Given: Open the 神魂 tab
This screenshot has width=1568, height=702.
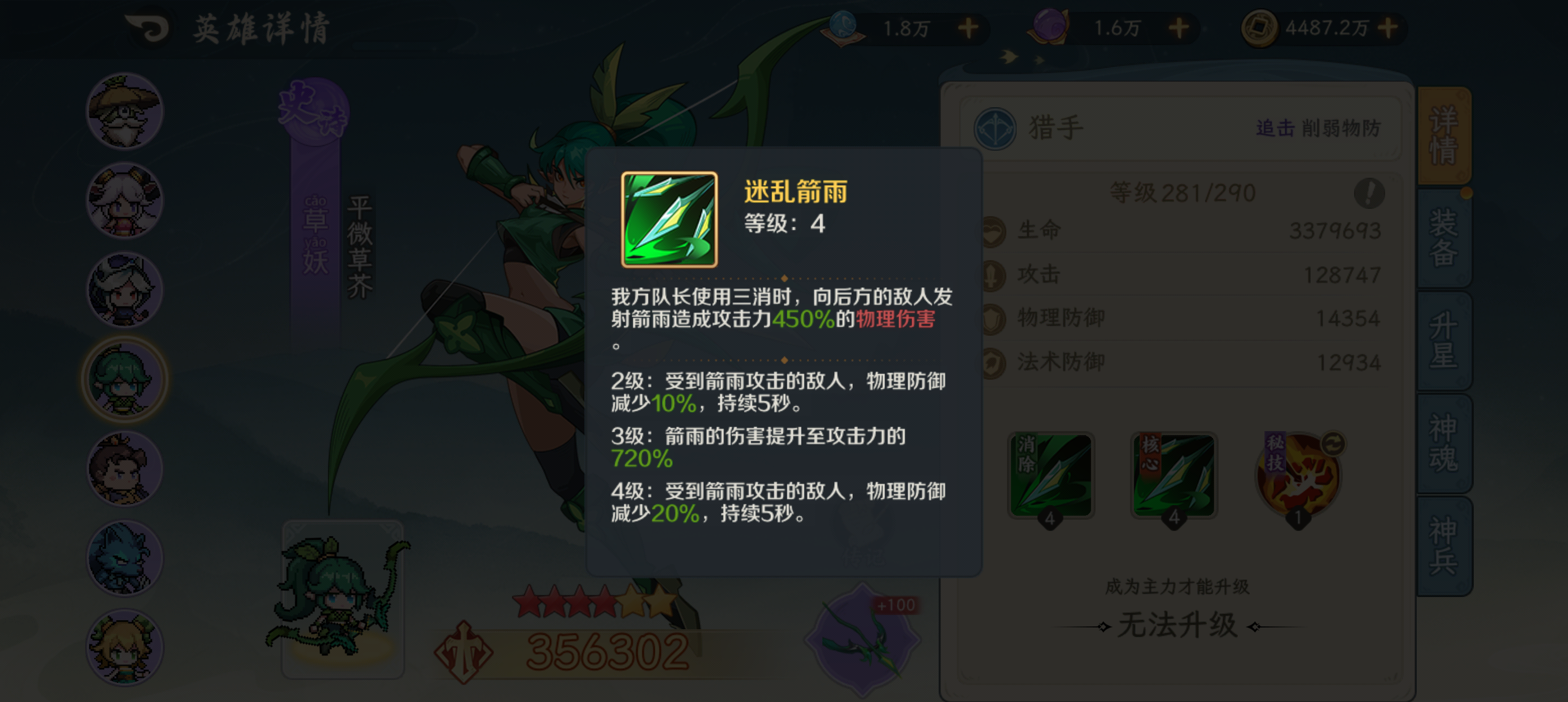Looking at the screenshot, I should coord(1444,441).
